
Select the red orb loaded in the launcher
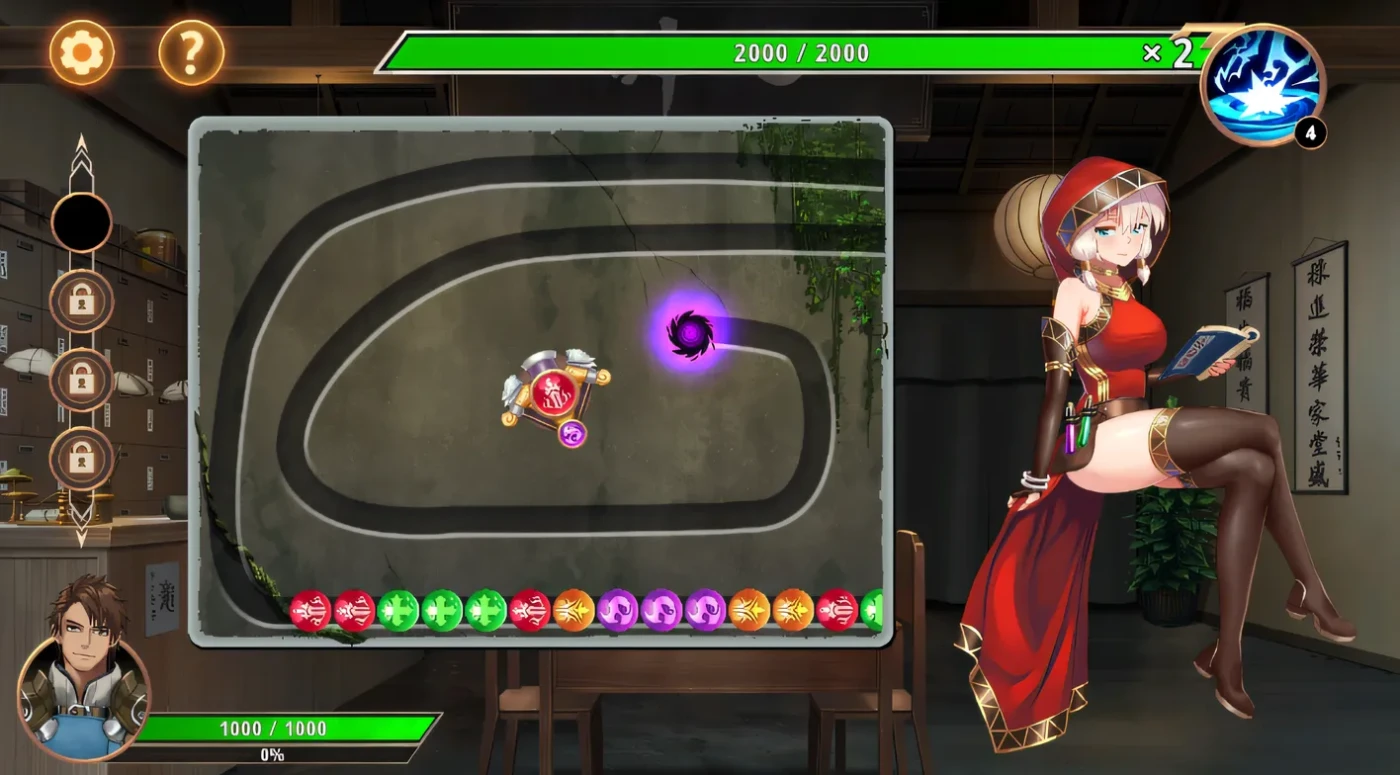556,393
